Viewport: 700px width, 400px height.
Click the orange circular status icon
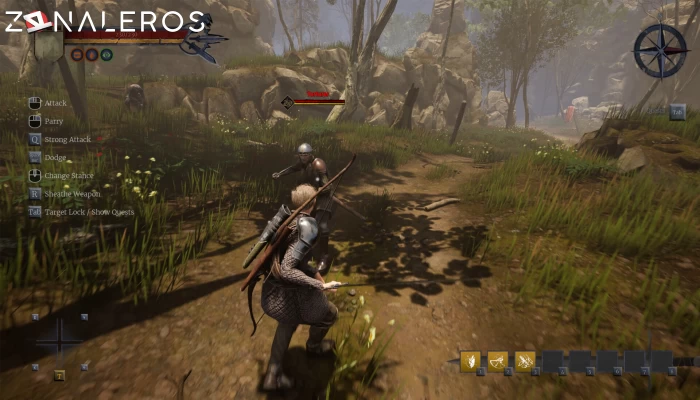(x=92, y=54)
